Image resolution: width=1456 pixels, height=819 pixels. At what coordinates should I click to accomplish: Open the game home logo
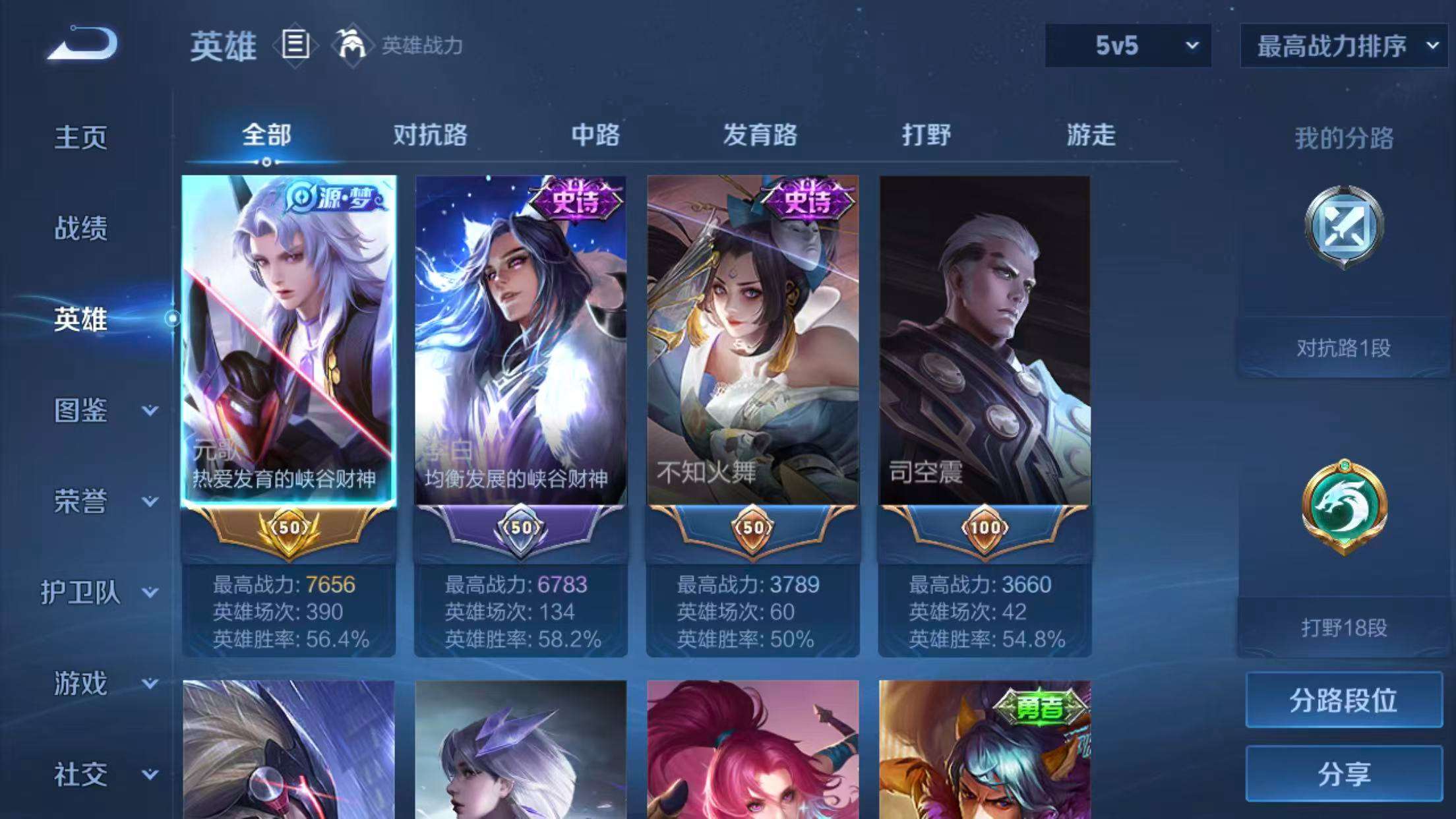click(79, 43)
